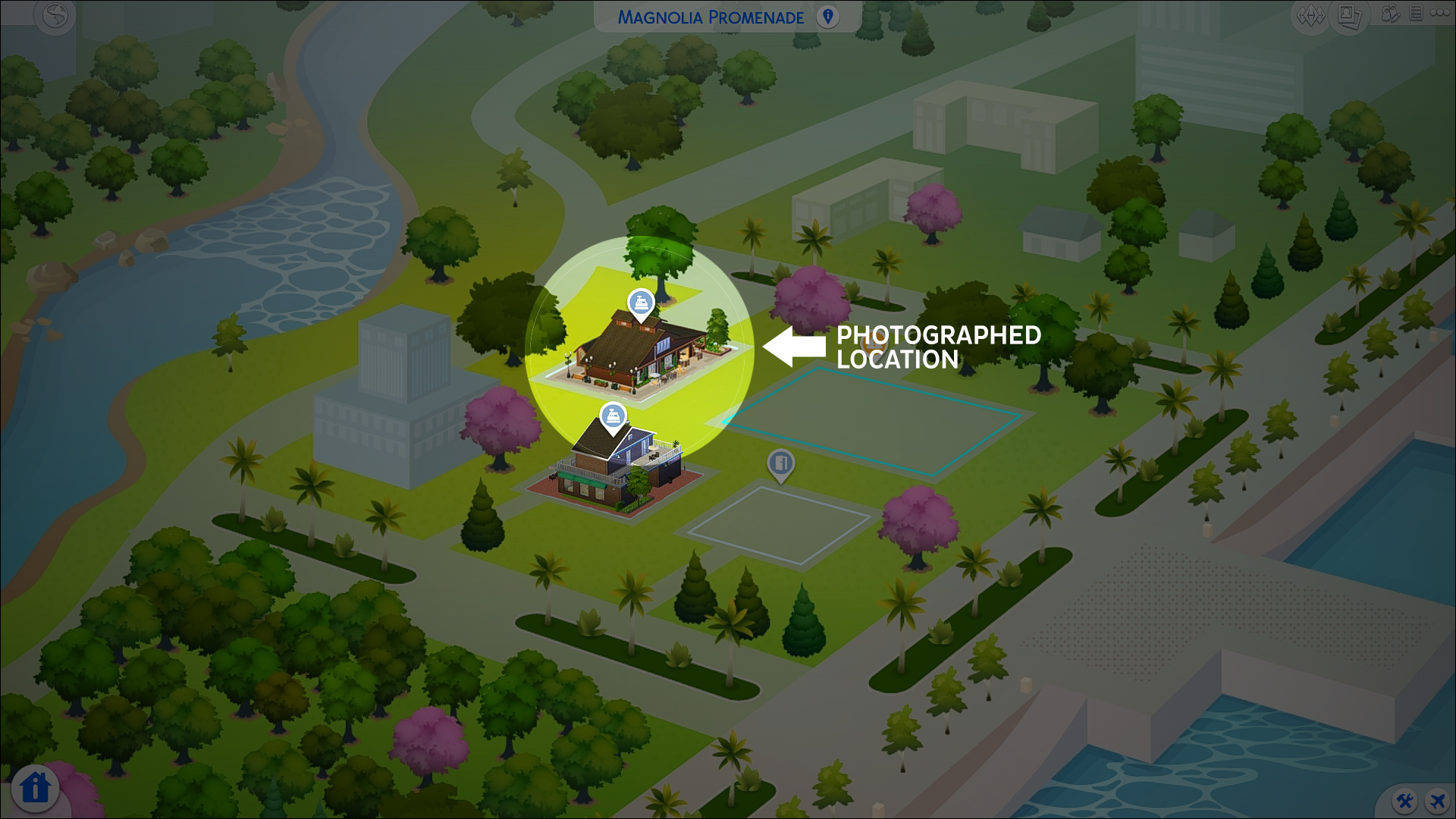Select the Magnolia Promenade title banner

[x=713, y=17]
